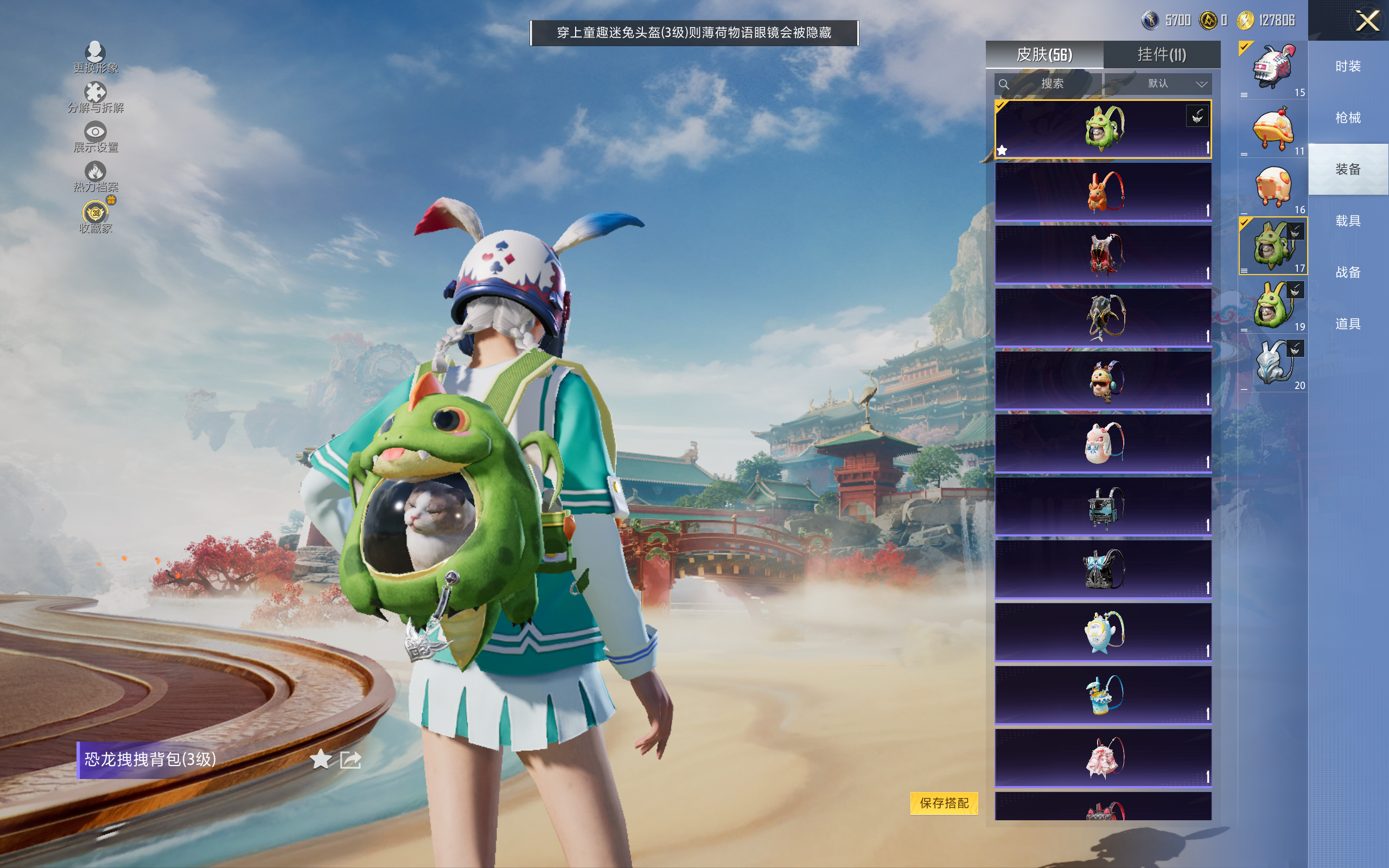Save the outfit with 保存搭配
The width and height of the screenshot is (1389, 868).
coord(944,802)
